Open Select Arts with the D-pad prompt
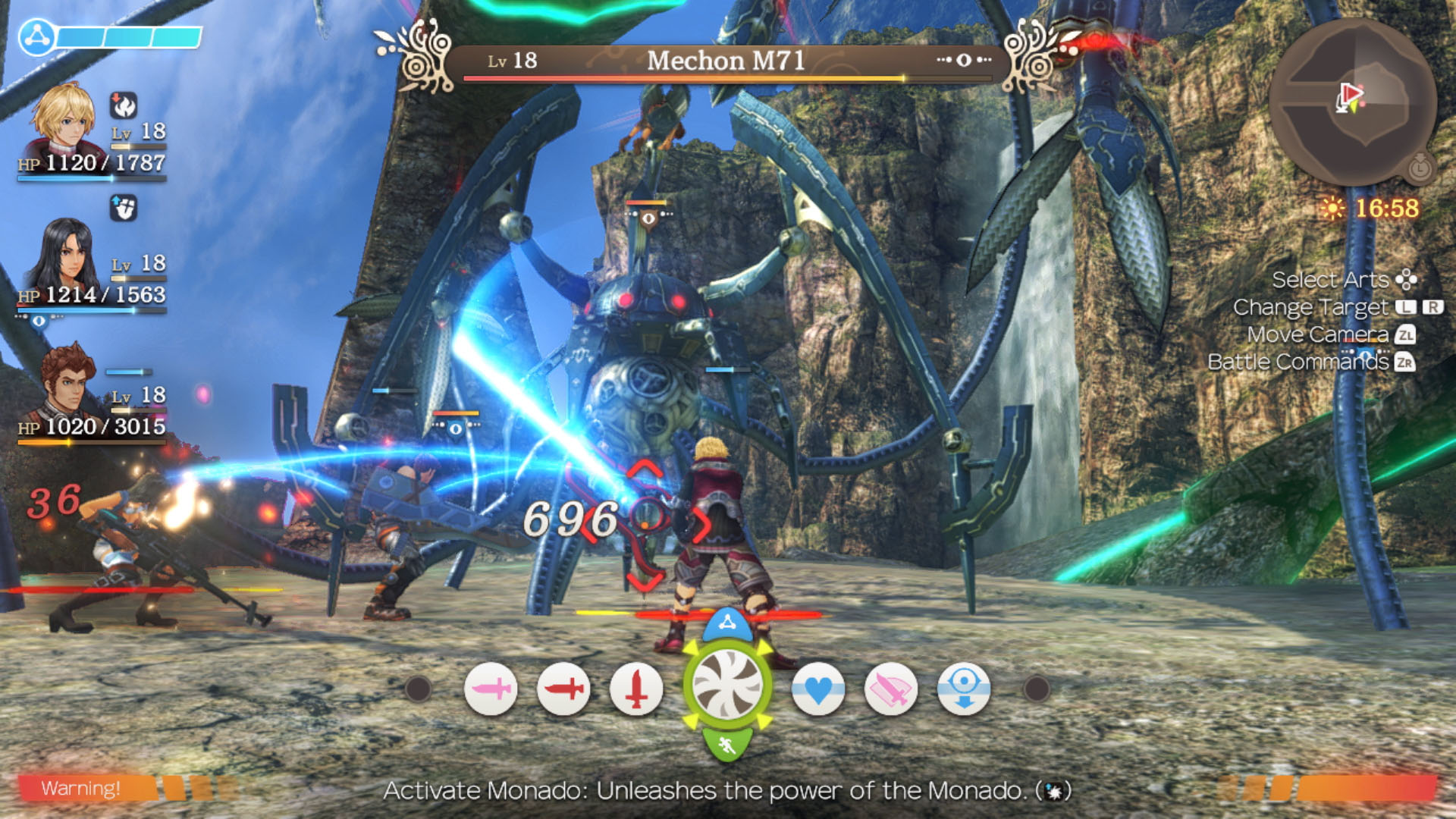 point(1406,280)
